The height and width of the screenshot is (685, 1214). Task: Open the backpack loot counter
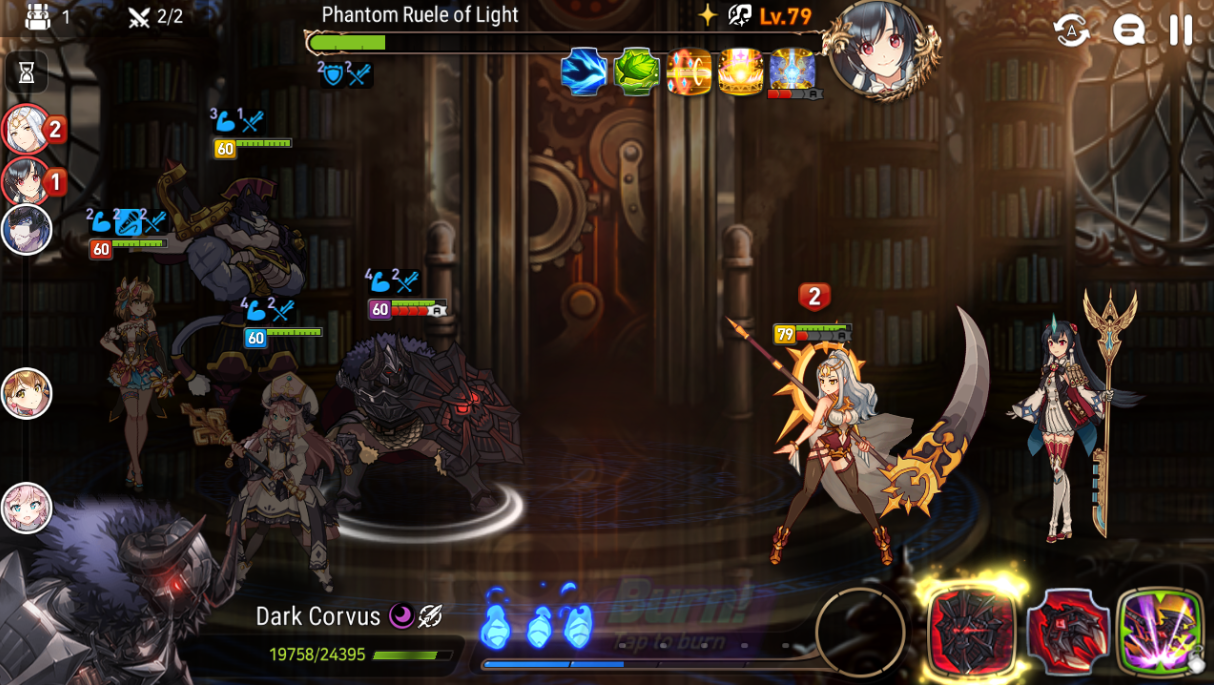pos(38,16)
